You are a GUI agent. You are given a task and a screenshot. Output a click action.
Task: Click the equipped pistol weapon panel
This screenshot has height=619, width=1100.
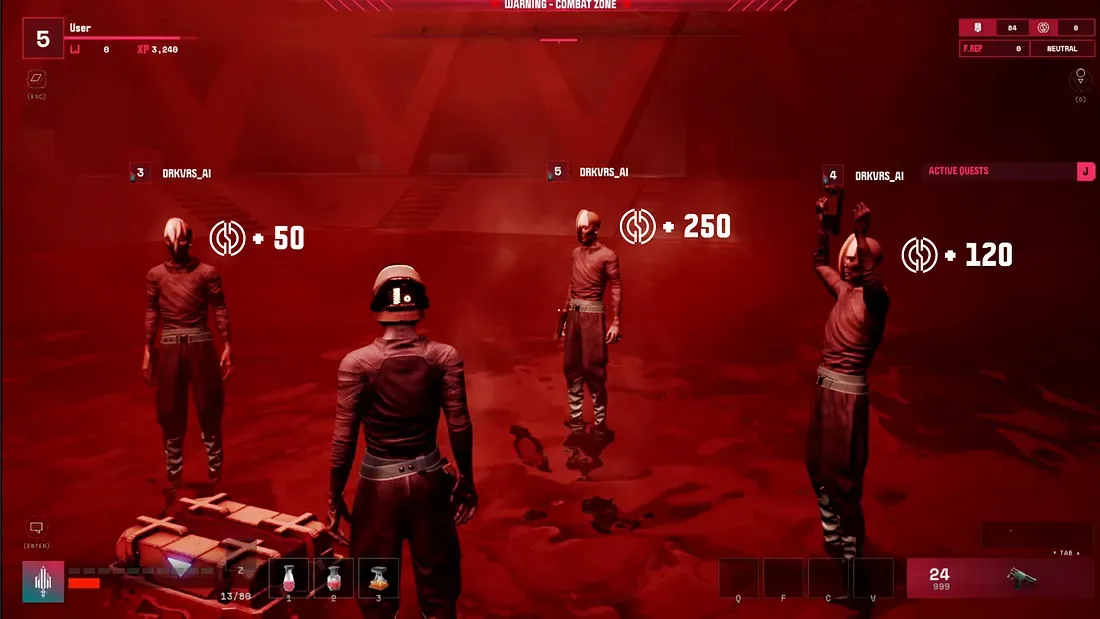[999, 578]
